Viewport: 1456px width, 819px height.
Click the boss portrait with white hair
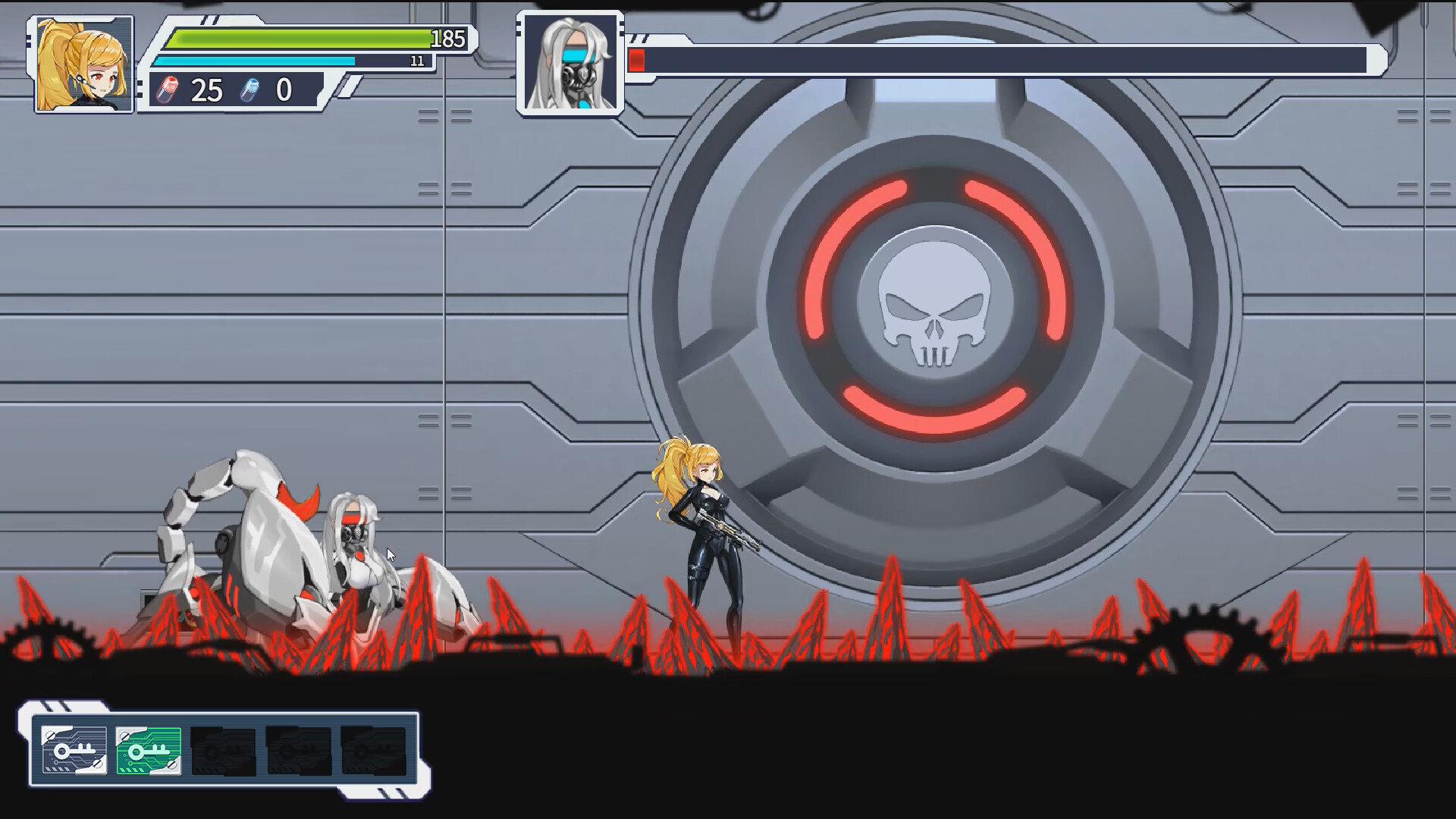tap(570, 64)
